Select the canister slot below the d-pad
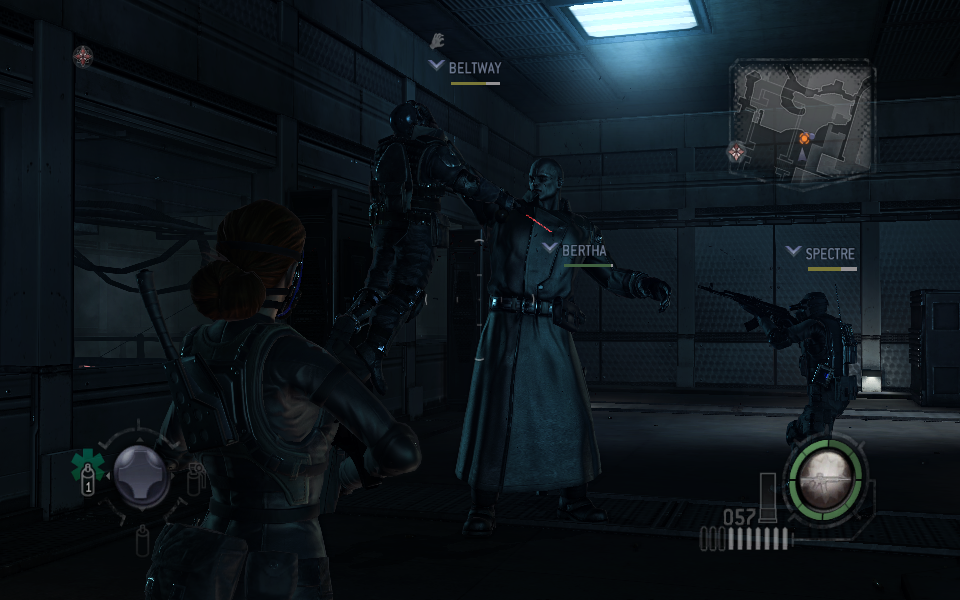 tap(142, 540)
